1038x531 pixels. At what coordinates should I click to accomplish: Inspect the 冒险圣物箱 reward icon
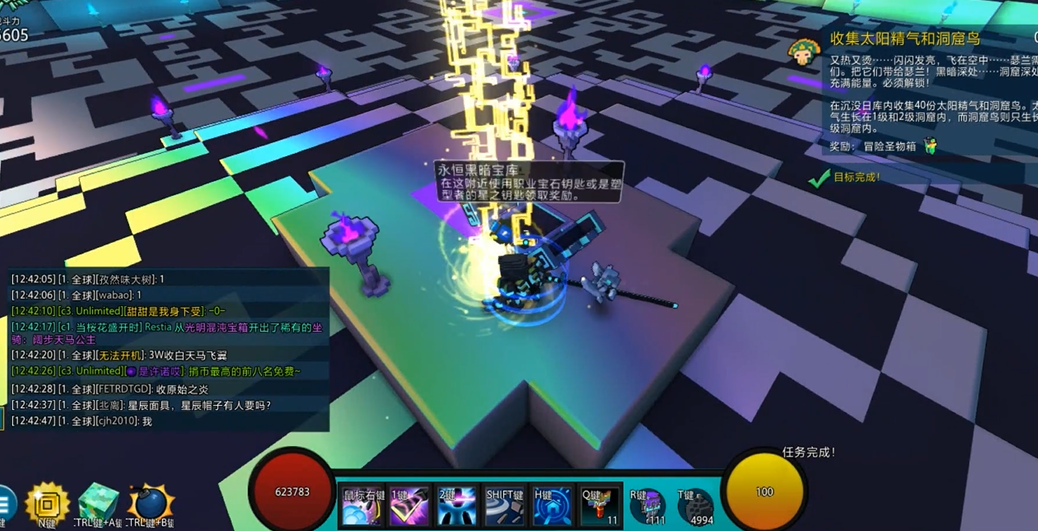pyautogui.click(x=930, y=146)
